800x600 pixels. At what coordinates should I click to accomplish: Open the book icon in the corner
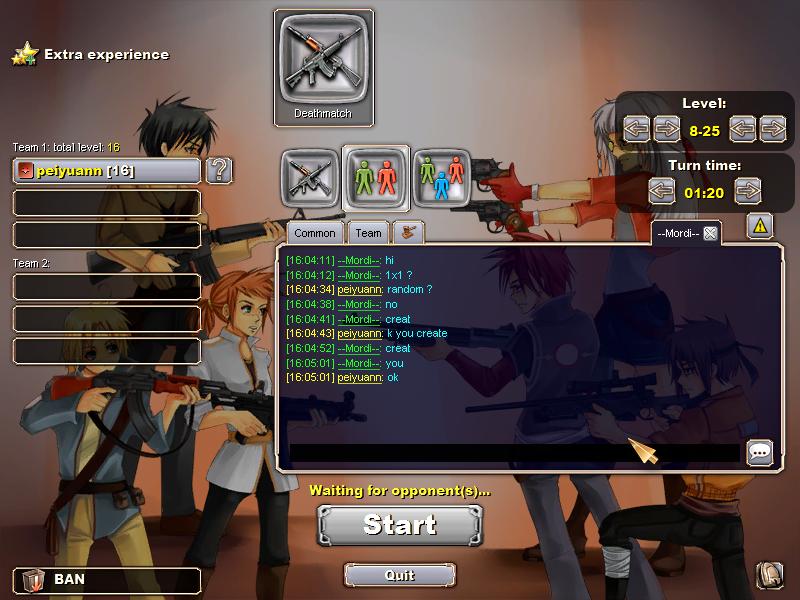[770, 574]
